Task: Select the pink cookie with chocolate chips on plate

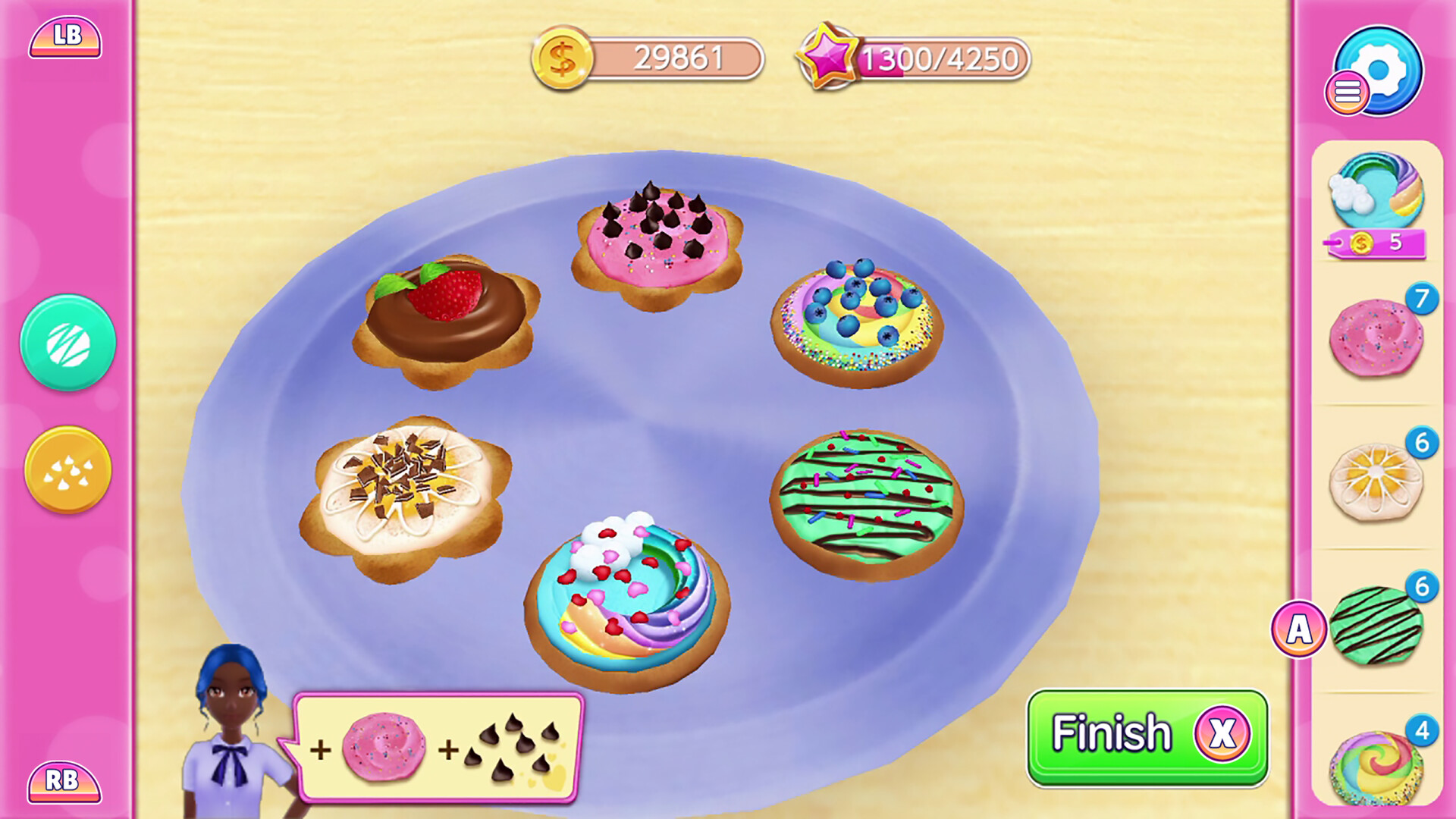Action: click(656, 243)
